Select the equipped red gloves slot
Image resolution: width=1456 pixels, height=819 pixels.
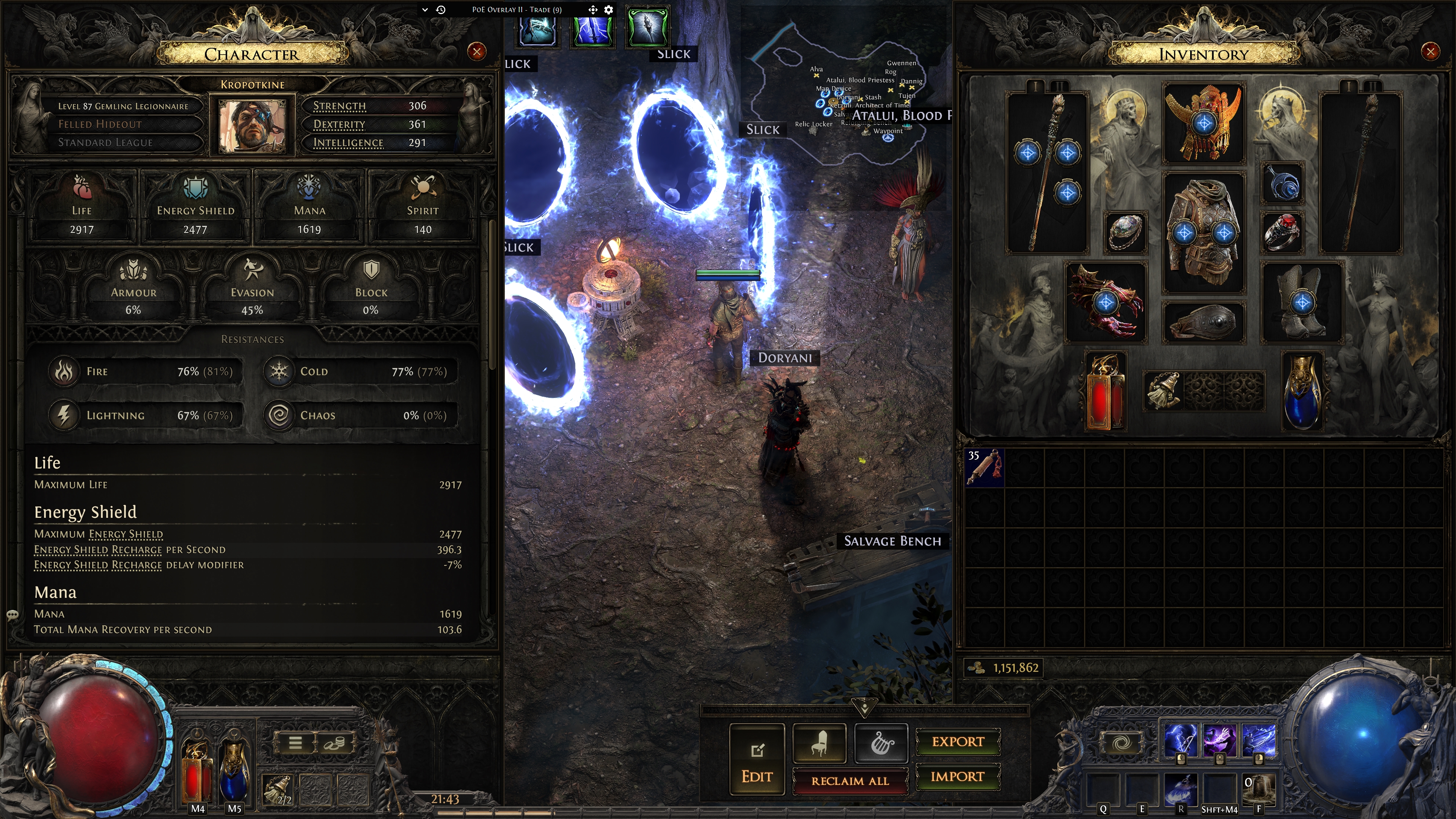[x=1106, y=302]
